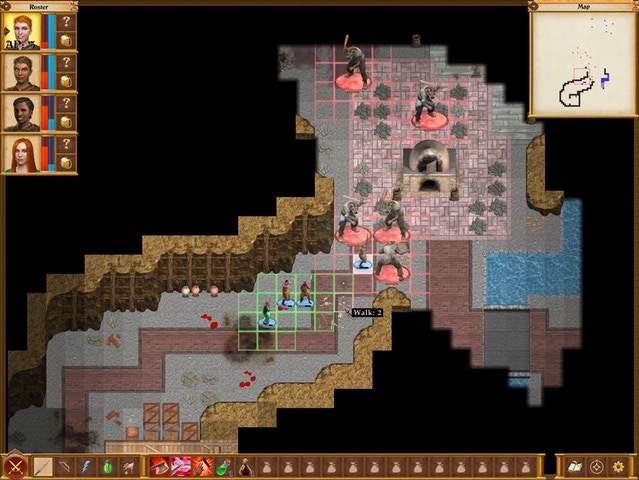The height and width of the screenshot is (480, 639).
Task: Click the question mark beside first hero
Action: point(66,22)
